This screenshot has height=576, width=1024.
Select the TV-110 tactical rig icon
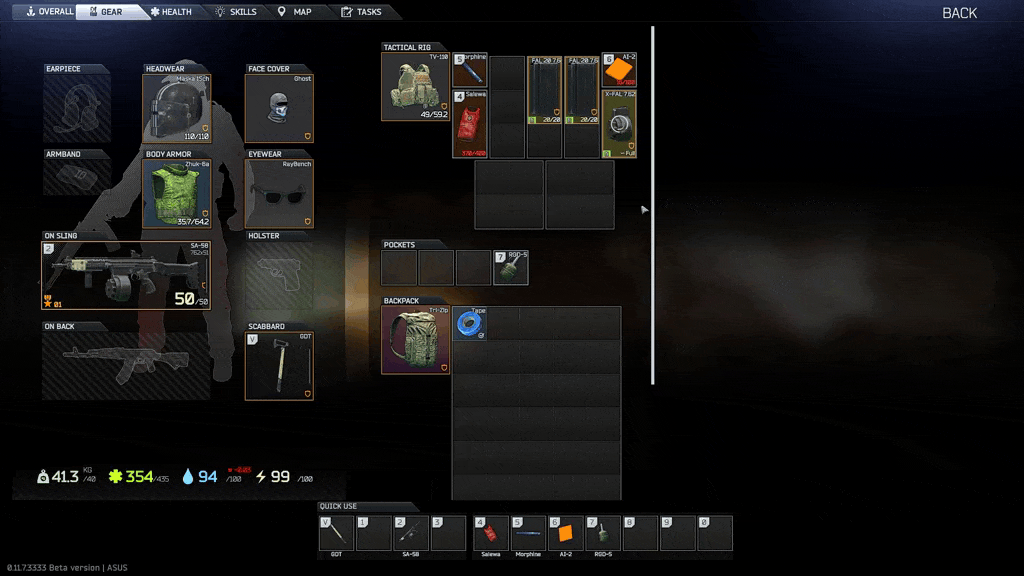pos(415,87)
